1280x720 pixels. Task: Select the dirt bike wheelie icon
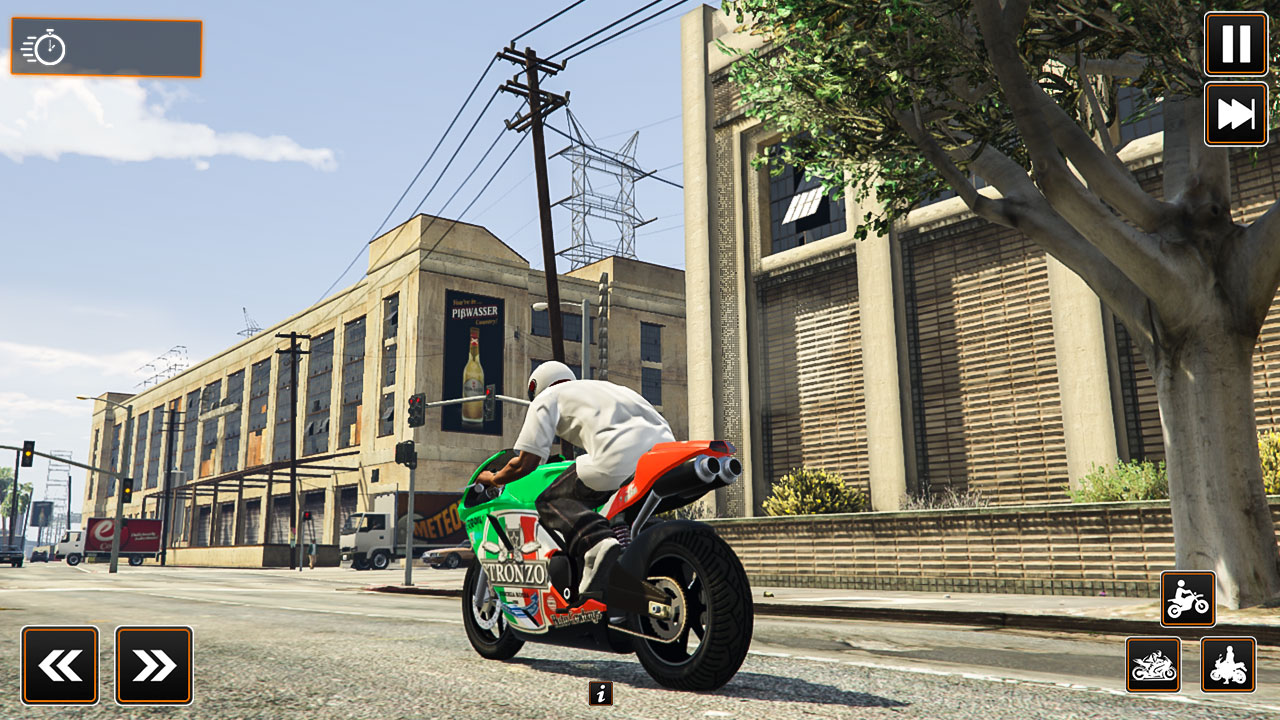click(x=1188, y=599)
